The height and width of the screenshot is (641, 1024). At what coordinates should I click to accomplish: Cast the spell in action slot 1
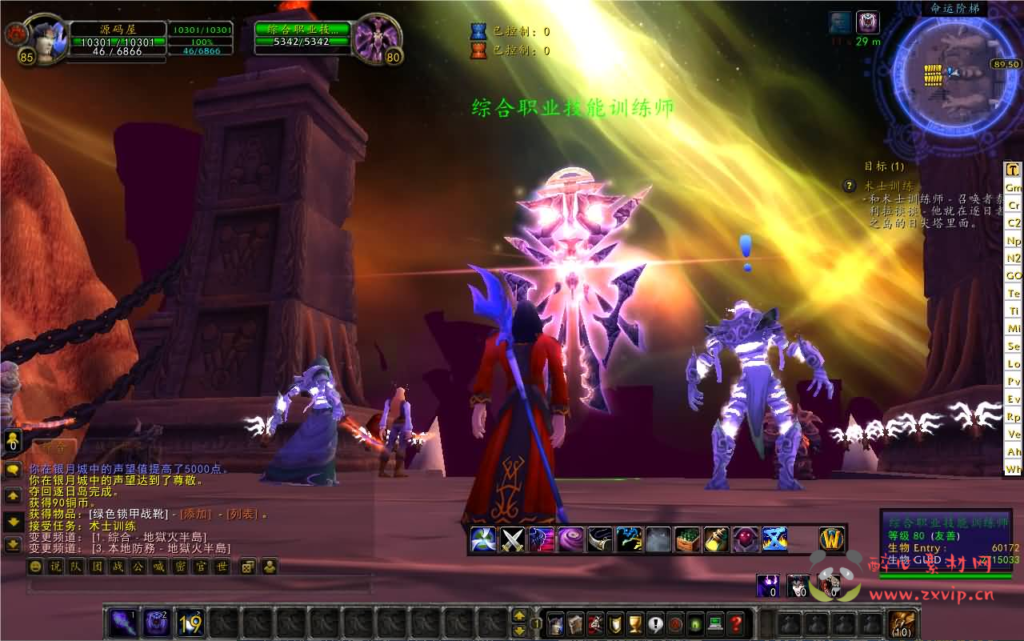point(122,622)
